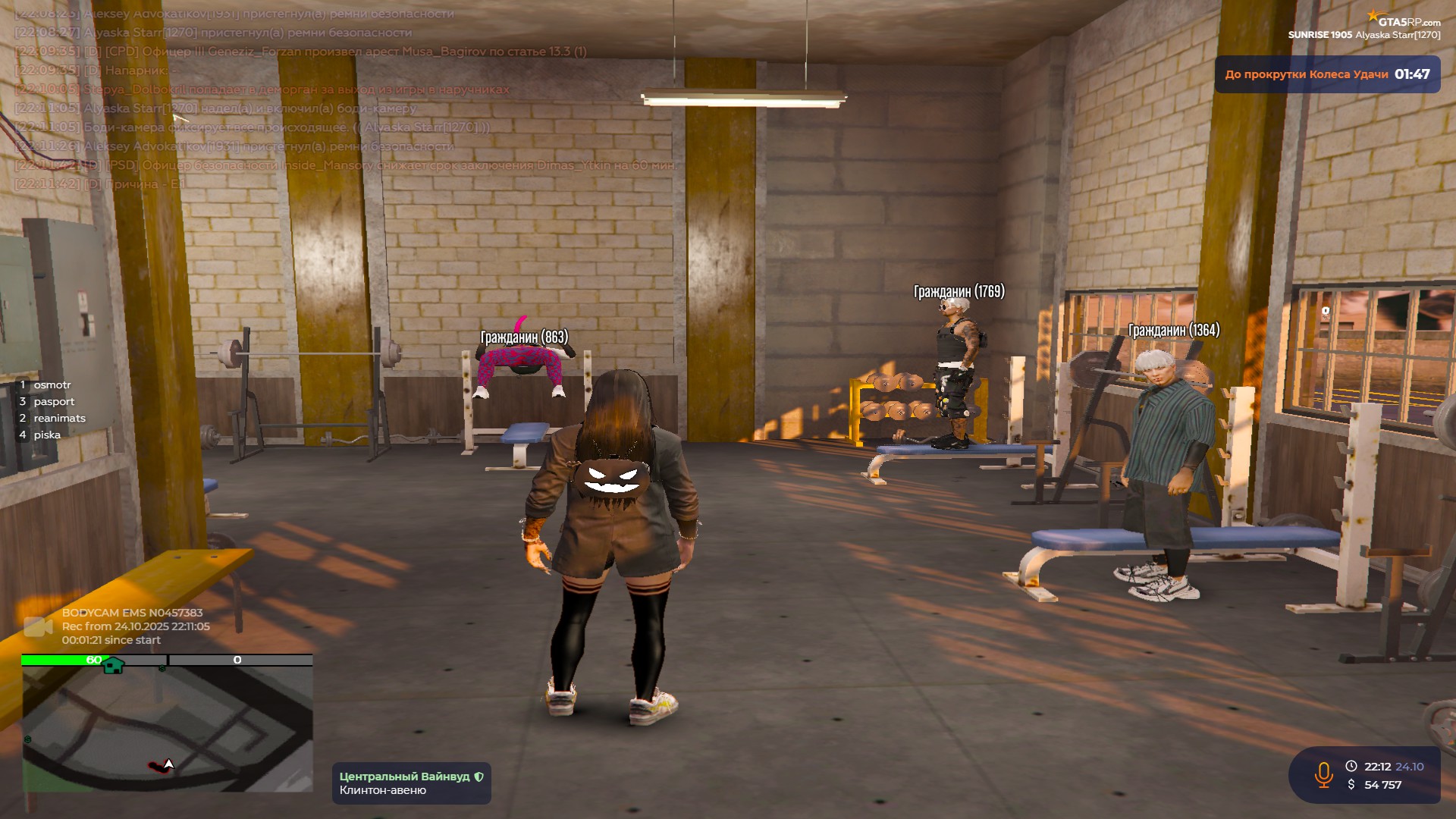
Task: Toggle the orange microphone icon
Action: pyautogui.click(x=1323, y=775)
